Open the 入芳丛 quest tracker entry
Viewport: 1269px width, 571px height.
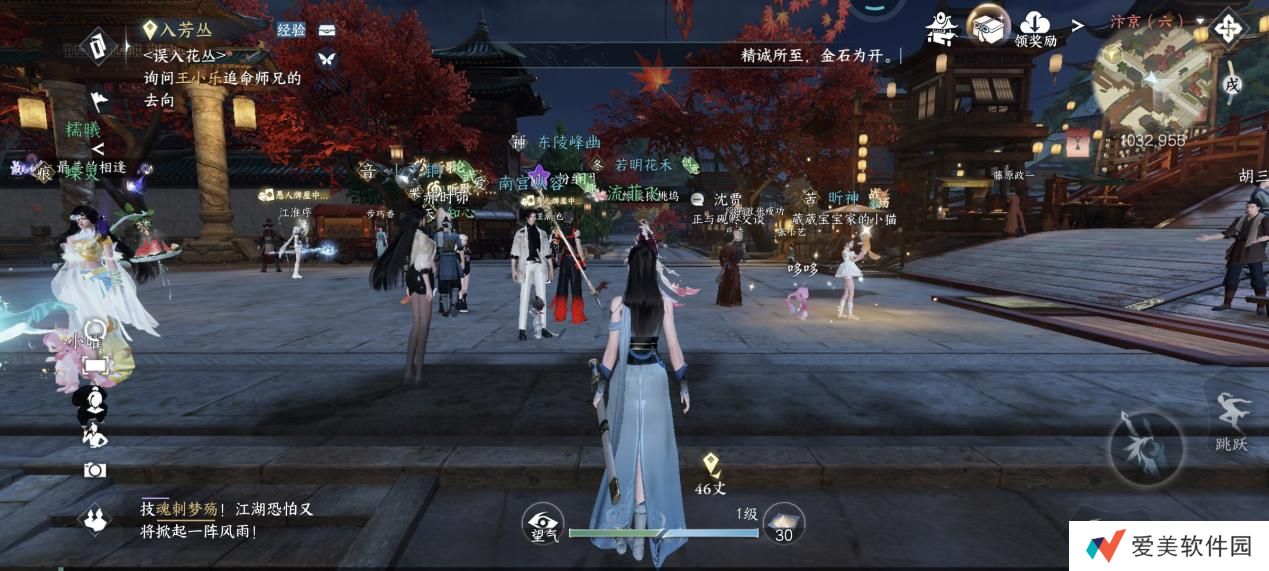[180, 30]
